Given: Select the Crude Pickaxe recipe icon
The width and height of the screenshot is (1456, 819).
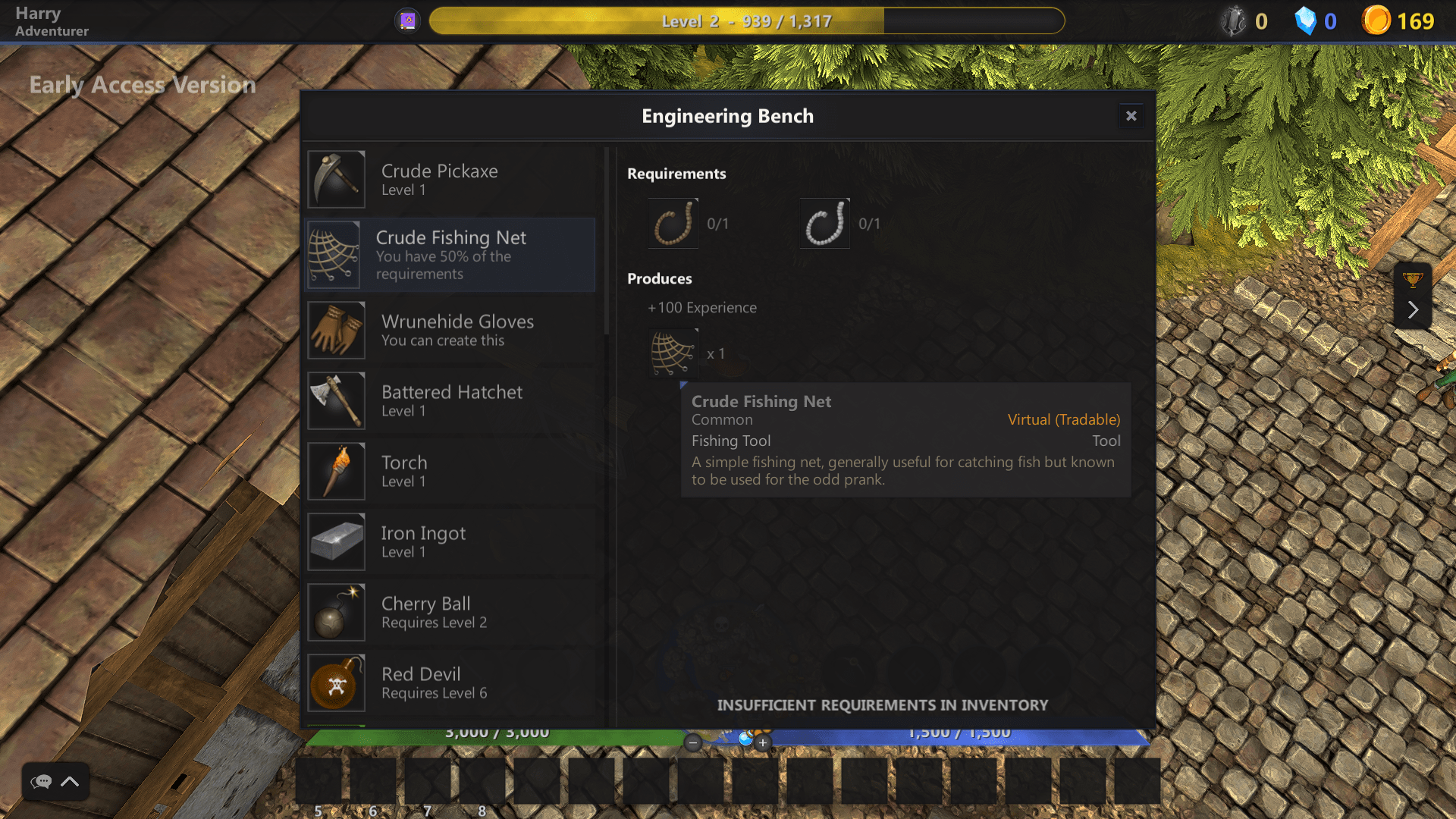Looking at the screenshot, I should [x=336, y=179].
